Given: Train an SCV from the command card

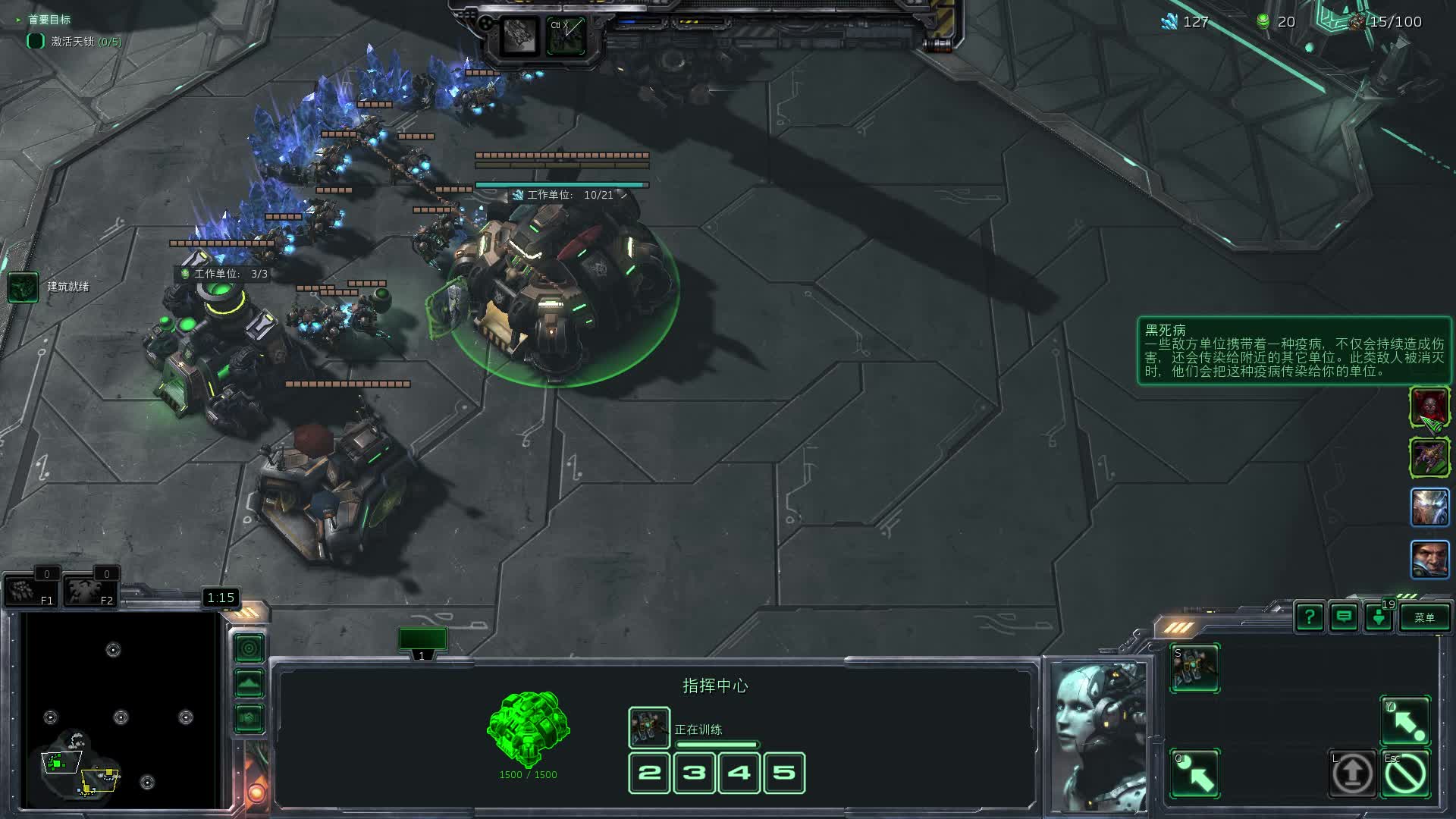Looking at the screenshot, I should pyautogui.click(x=1195, y=667).
